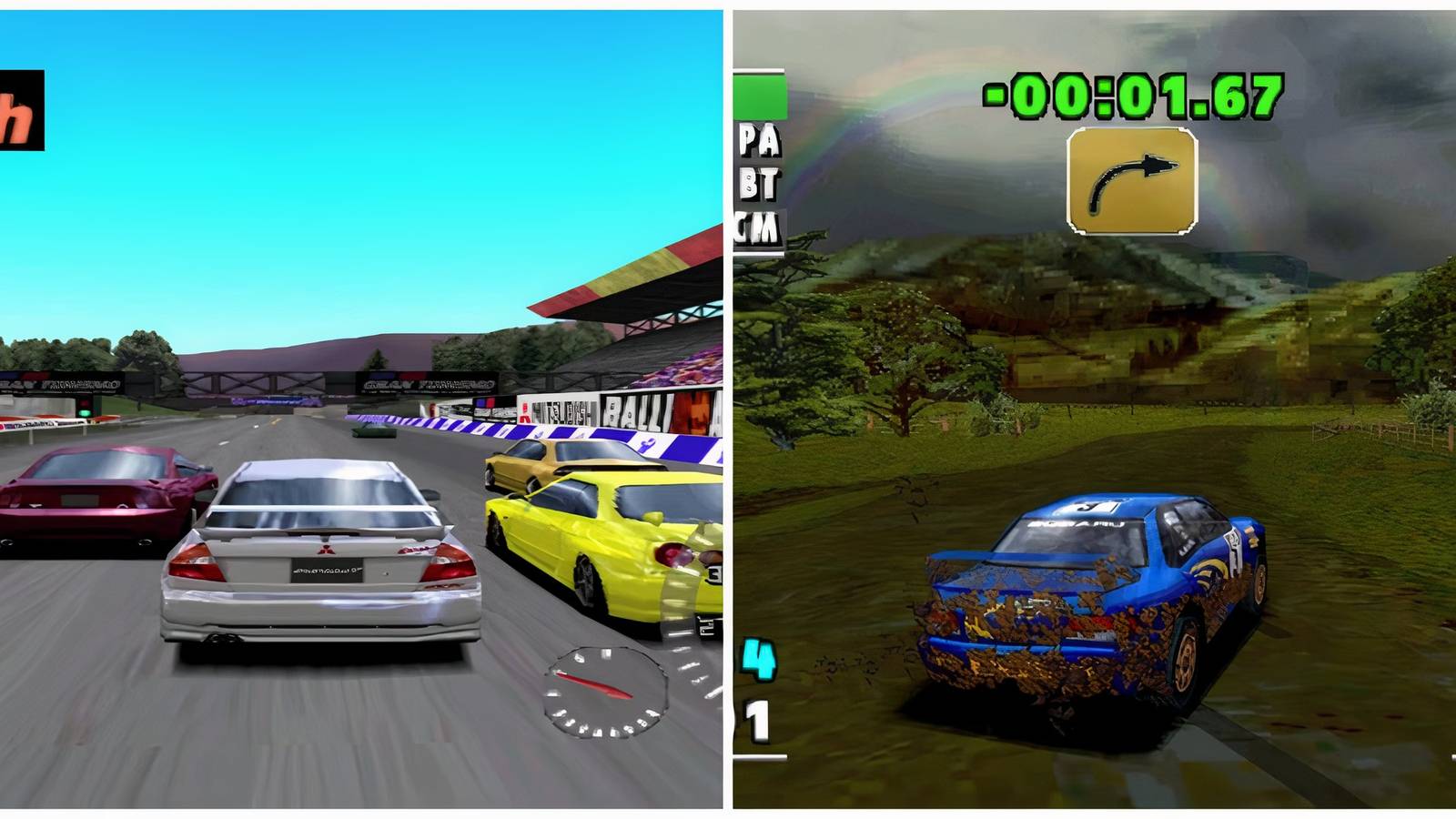Click the right-turn corner arrow sign
This screenshot has width=1456, height=819.
(1133, 182)
